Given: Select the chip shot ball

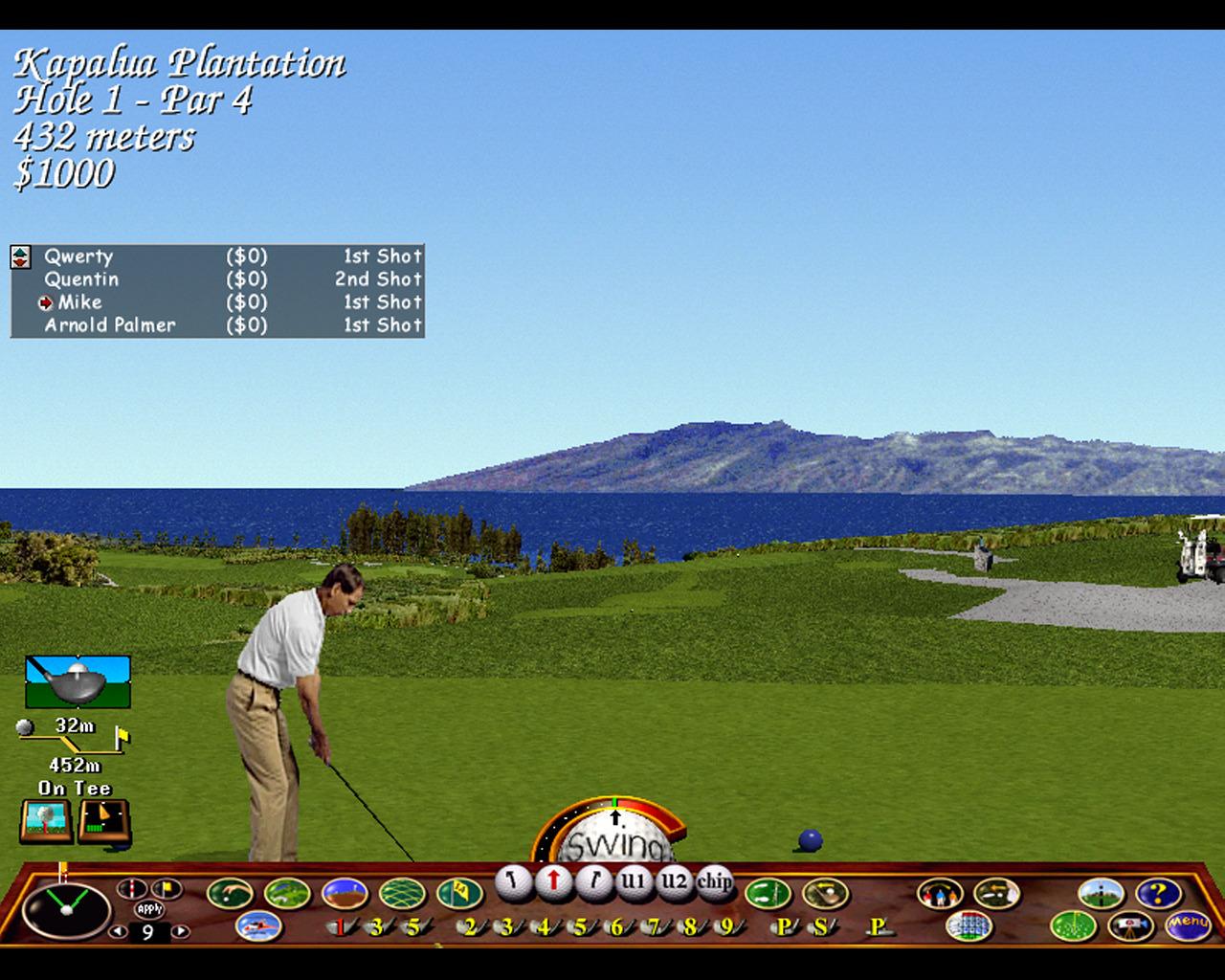Looking at the screenshot, I should (714, 881).
